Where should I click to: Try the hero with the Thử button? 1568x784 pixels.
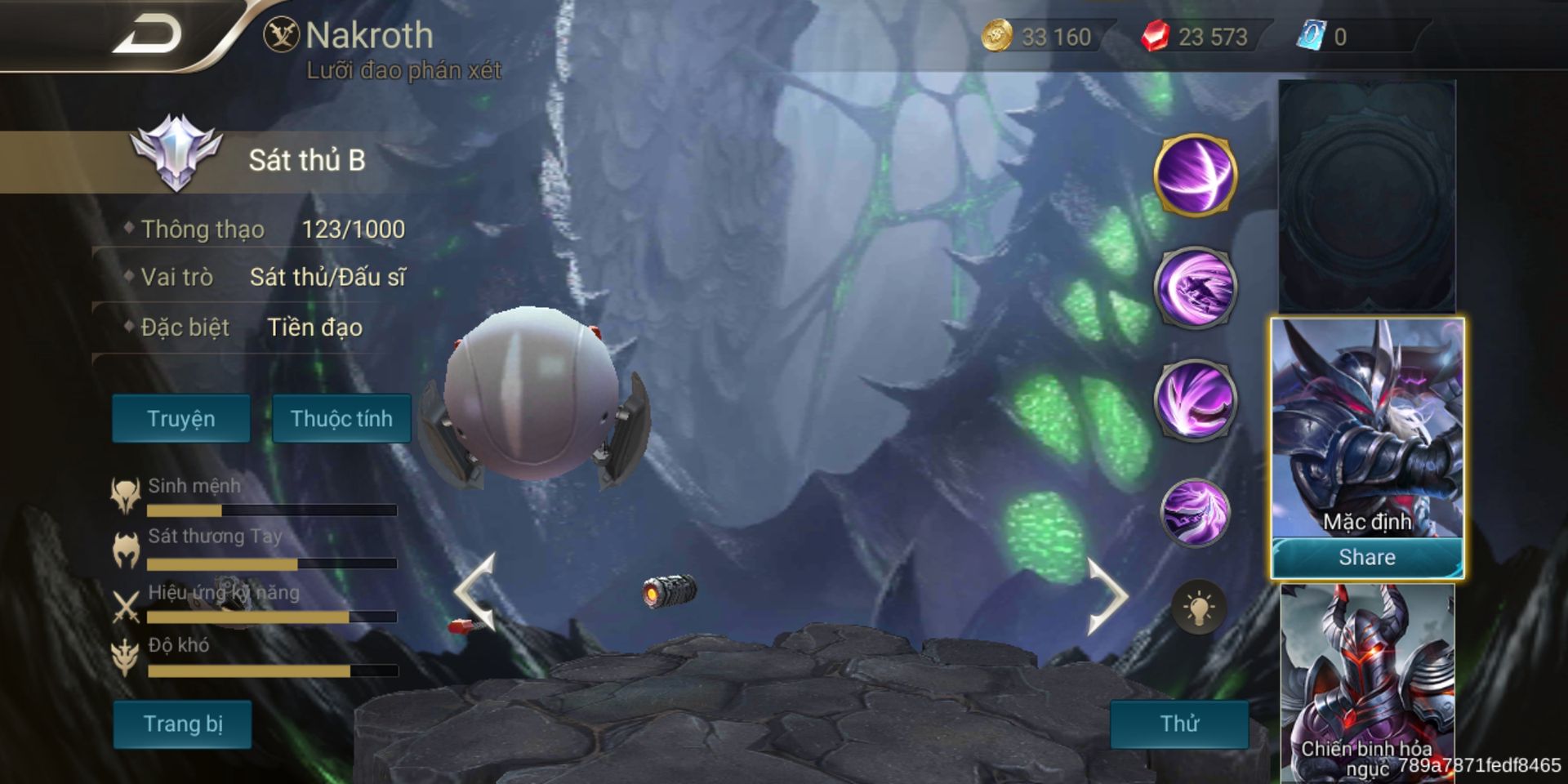coord(1179,724)
